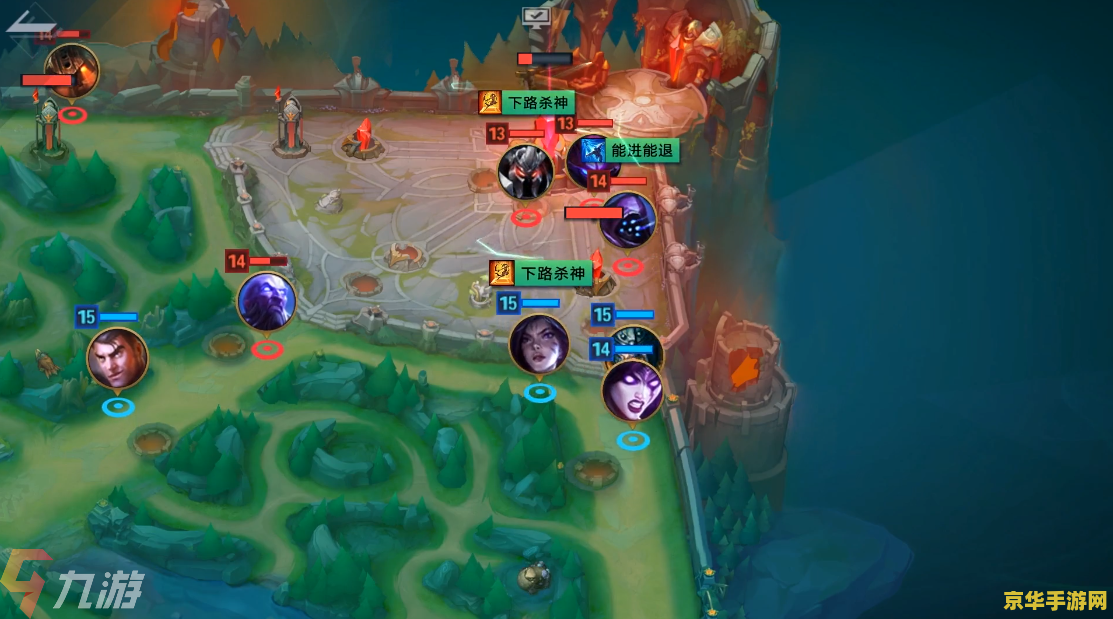Image resolution: width=1113 pixels, height=619 pixels.
Task: Select the 能进能退 tag
Action: tap(641, 151)
